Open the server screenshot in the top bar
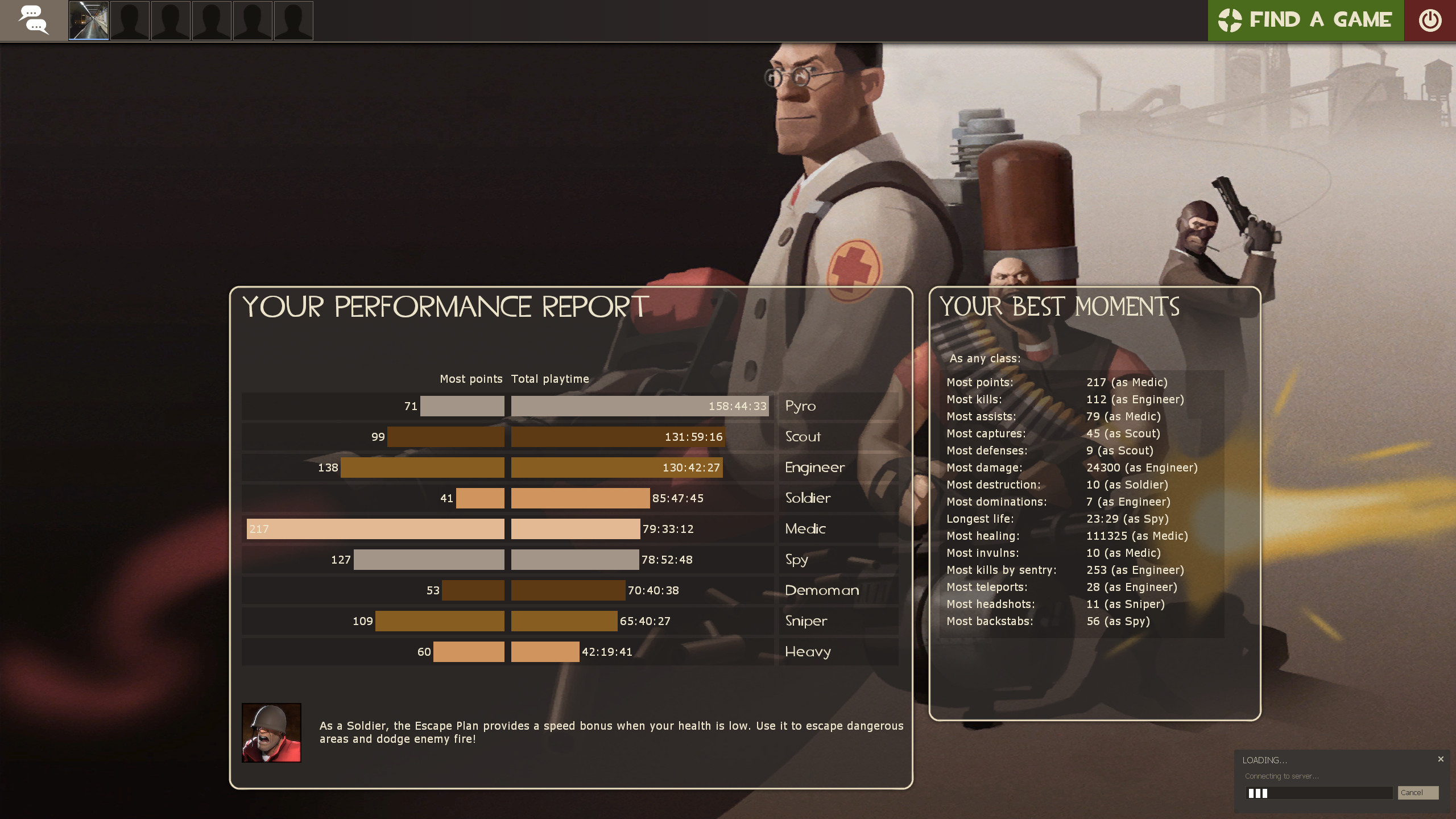 tap(88, 20)
